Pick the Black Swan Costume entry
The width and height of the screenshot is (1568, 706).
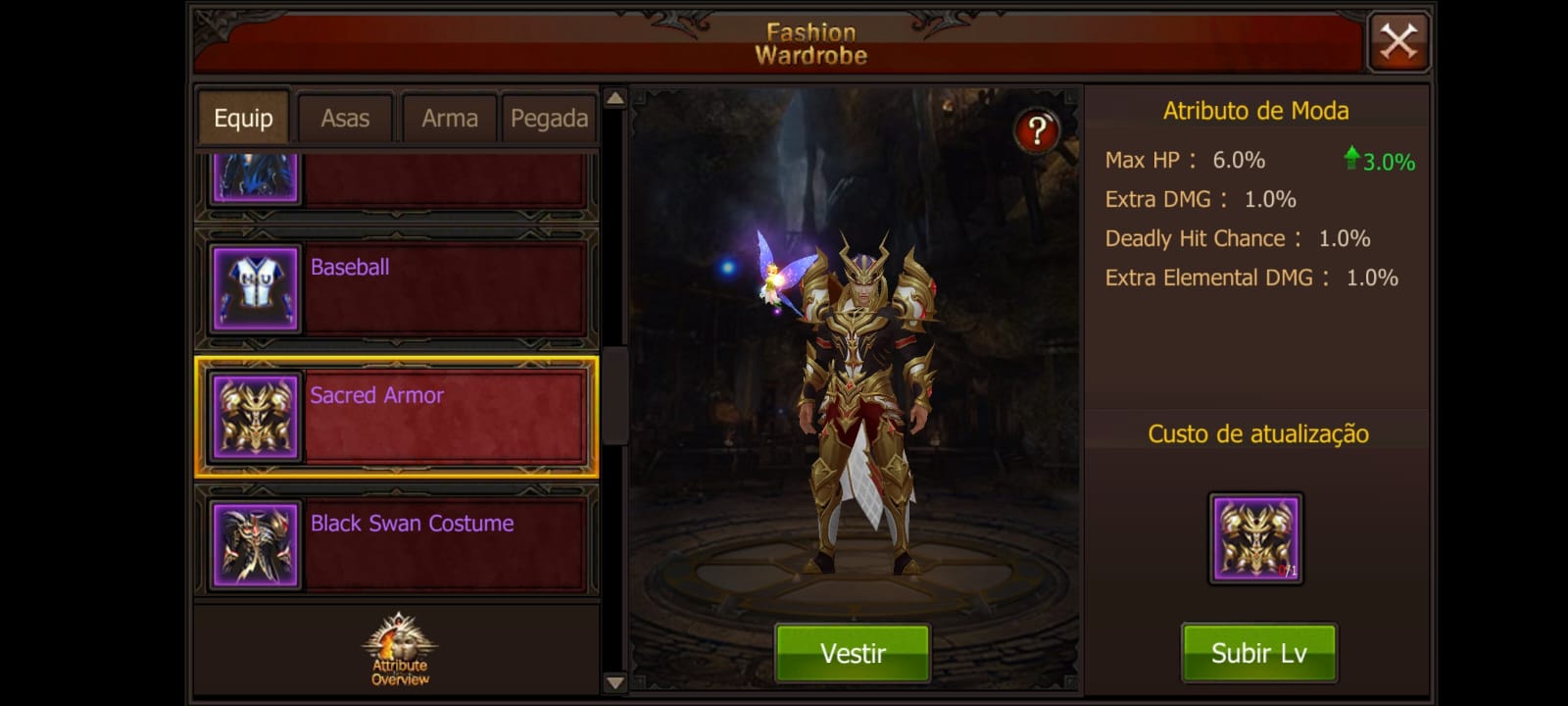coord(397,545)
